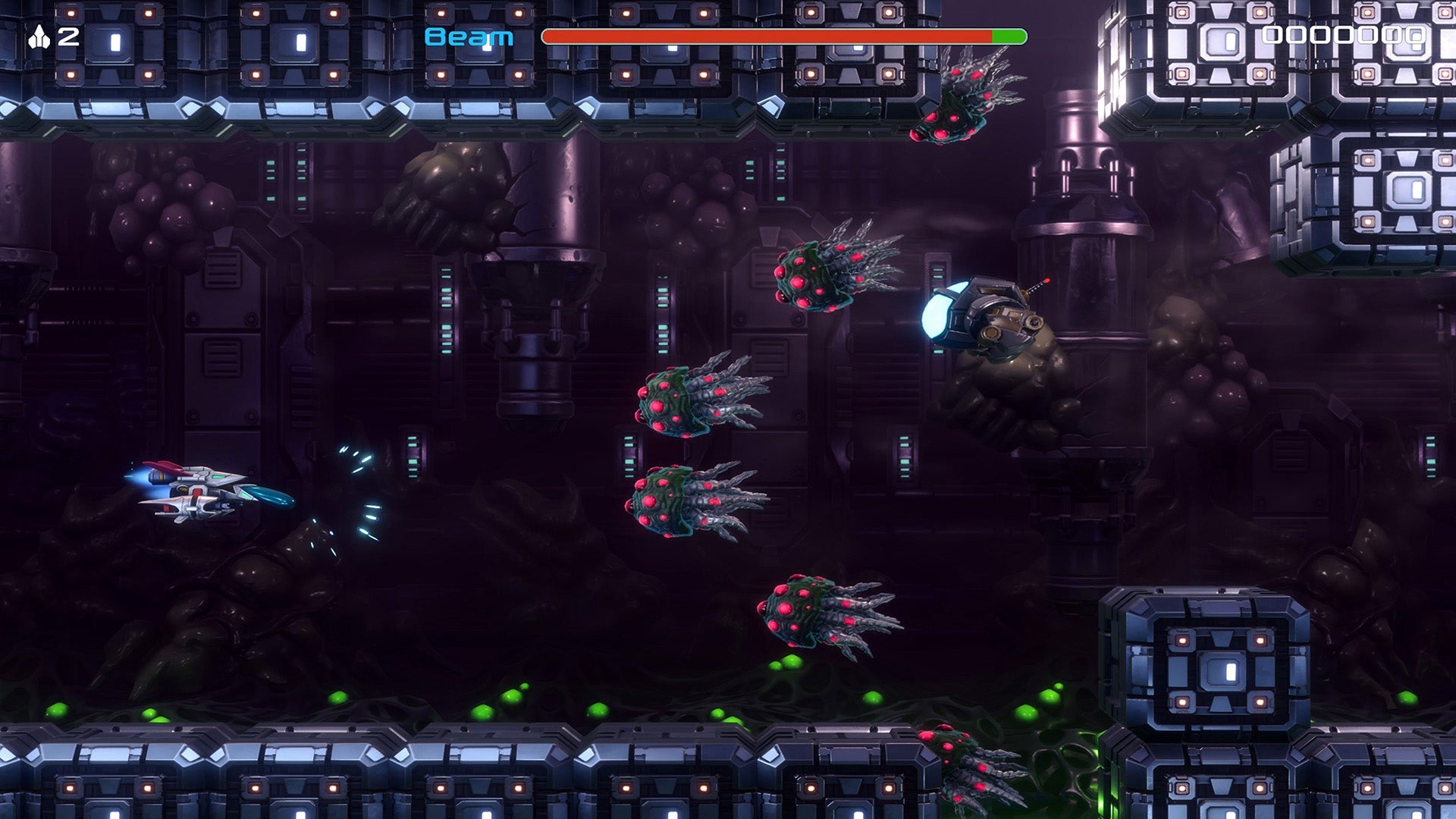This screenshot has width=1456, height=819.
Task: Click the number 2 next to the ship icon
Action: click(68, 33)
